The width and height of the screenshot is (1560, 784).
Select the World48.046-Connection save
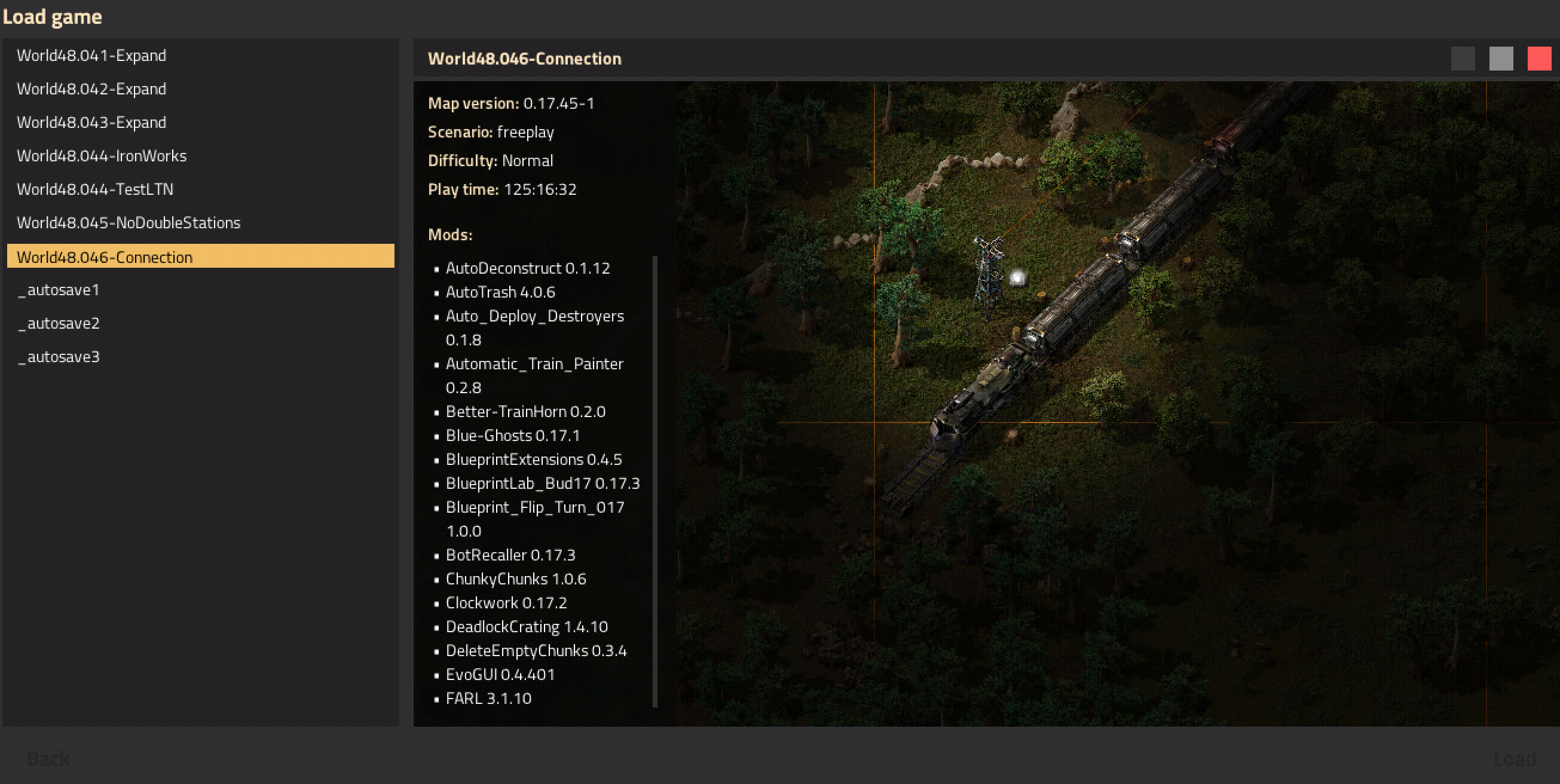[x=104, y=257]
